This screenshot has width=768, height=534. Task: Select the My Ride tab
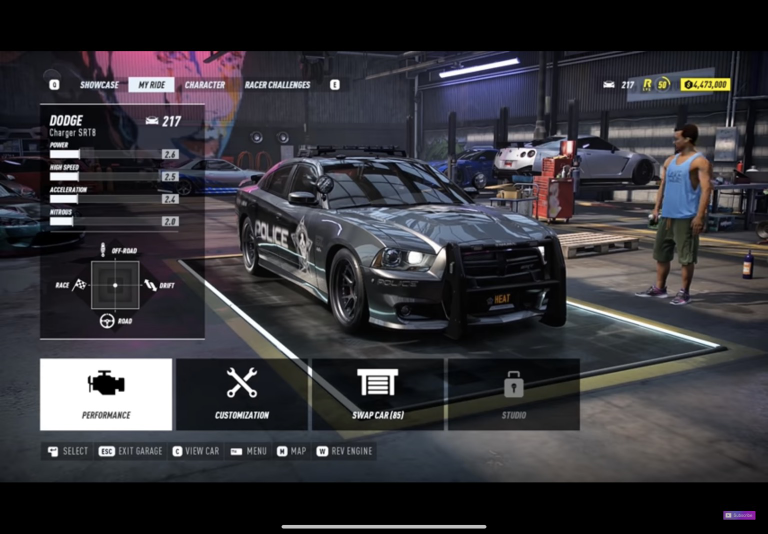tap(151, 85)
